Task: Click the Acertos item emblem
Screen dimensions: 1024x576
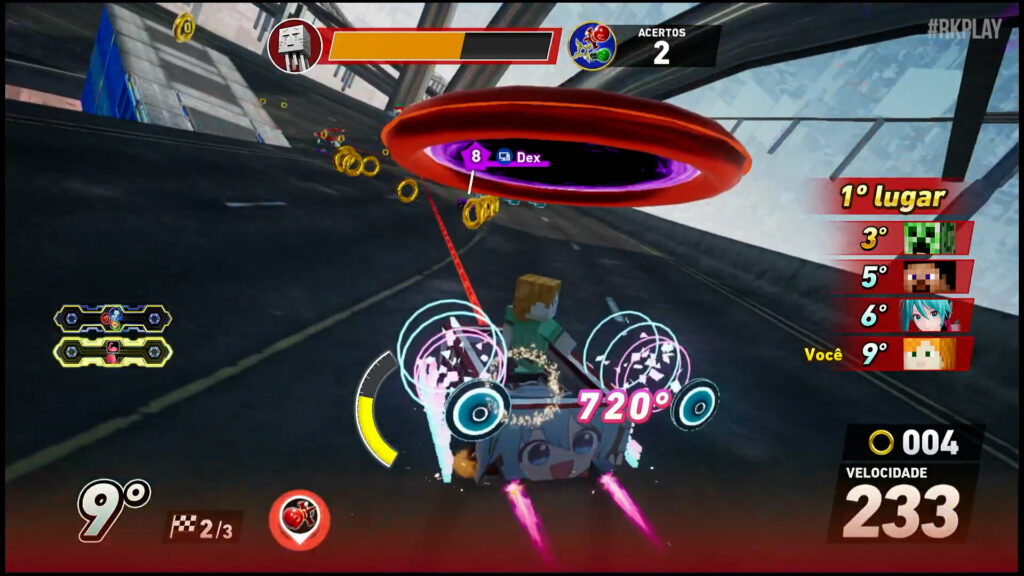Action: pos(592,46)
